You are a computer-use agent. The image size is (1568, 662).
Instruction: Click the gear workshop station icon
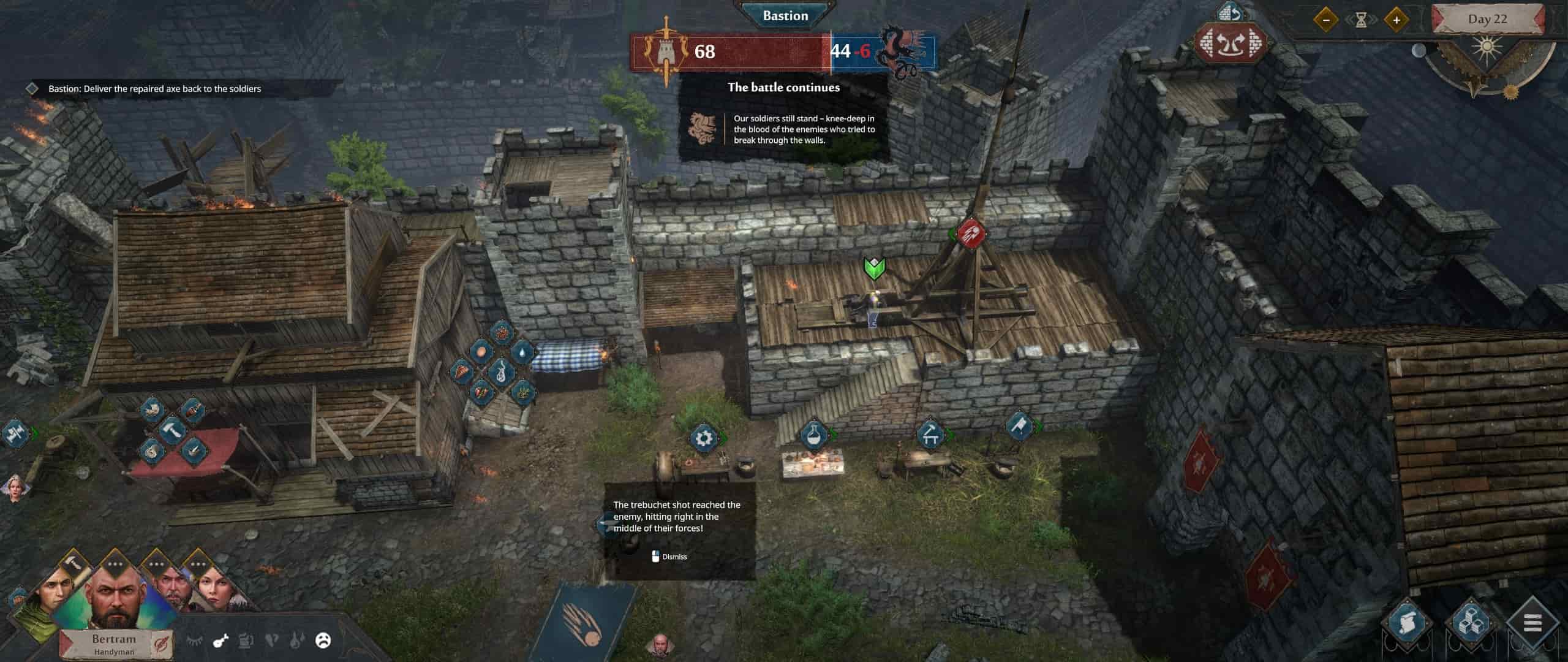(704, 438)
